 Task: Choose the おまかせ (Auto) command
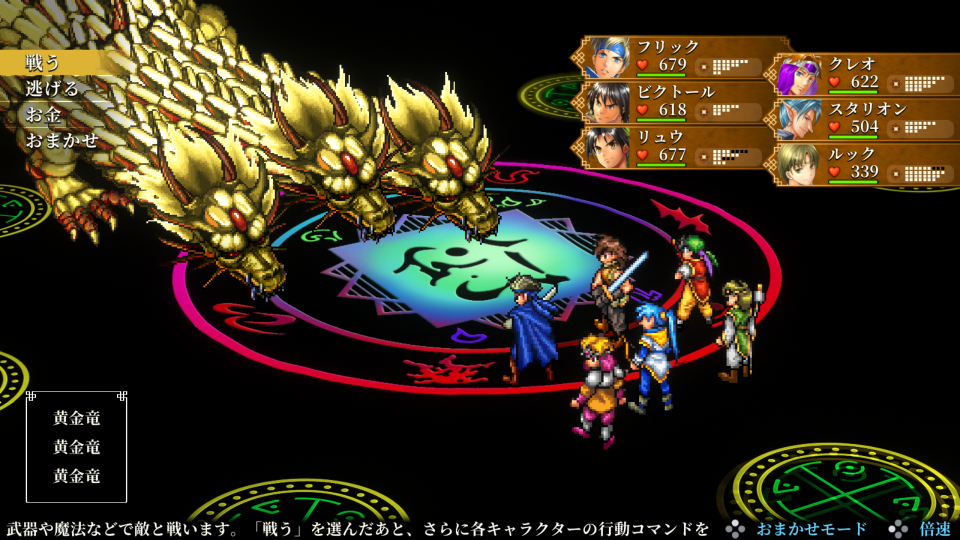[62, 140]
